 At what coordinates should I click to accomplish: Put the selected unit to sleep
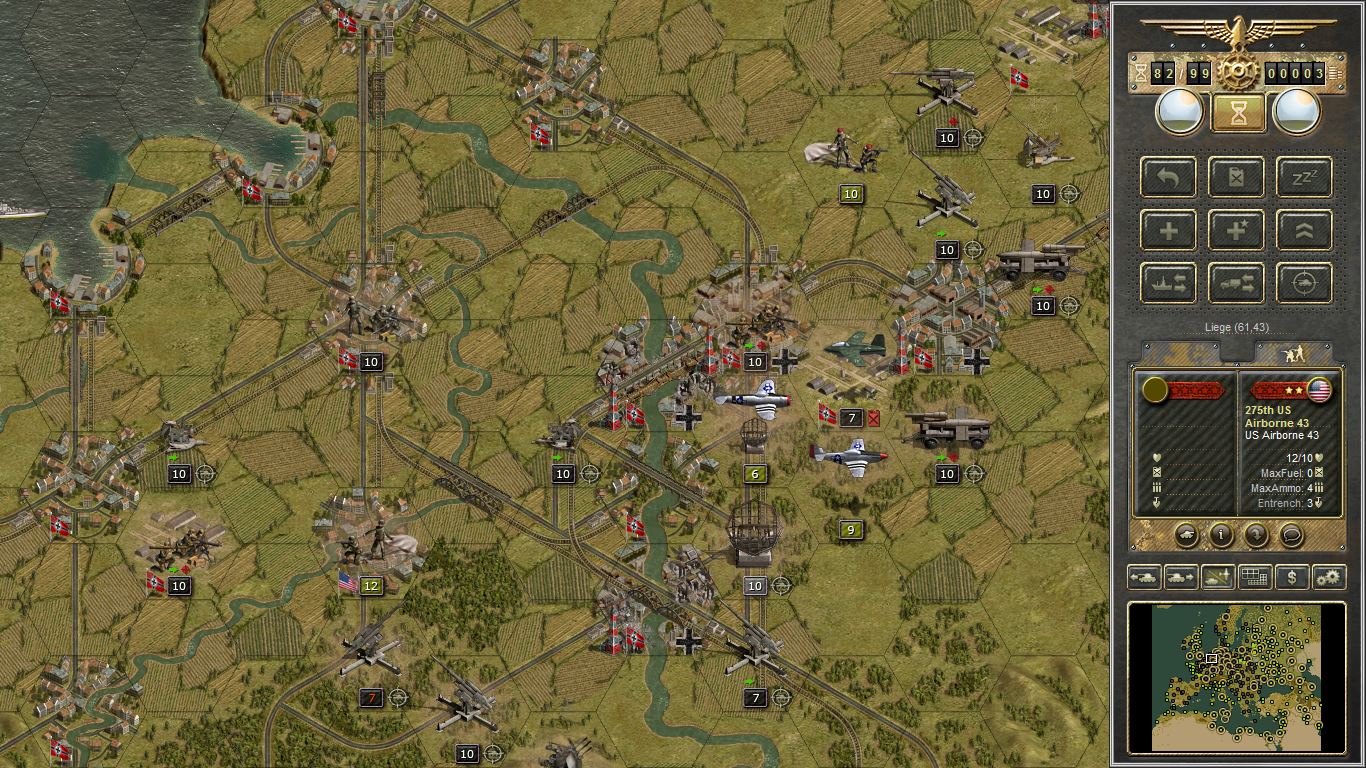coord(1304,177)
